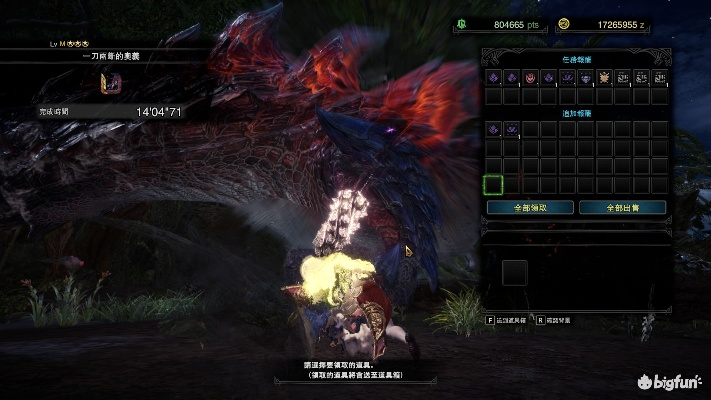Select the last grey ticket in quest rewards
The height and width of the screenshot is (400, 711).
click(x=658, y=77)
